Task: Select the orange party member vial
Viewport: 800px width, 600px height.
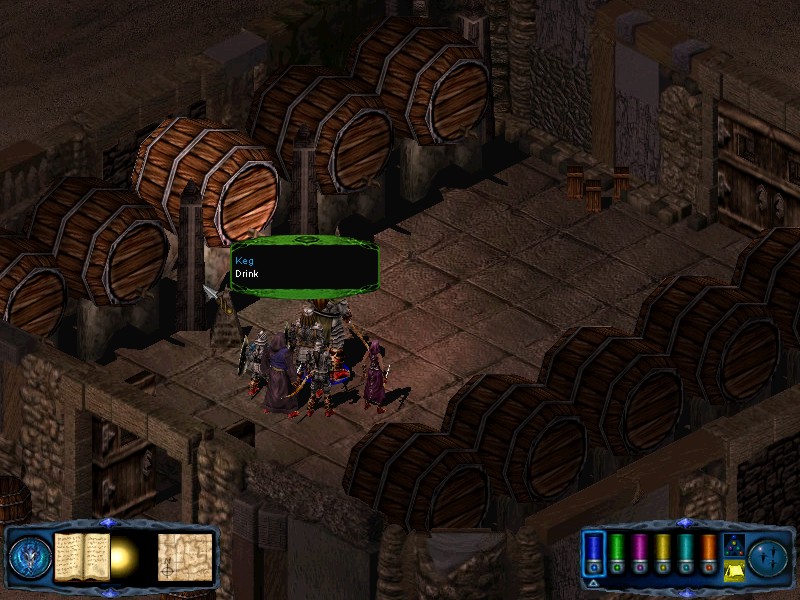Action: 709,555
